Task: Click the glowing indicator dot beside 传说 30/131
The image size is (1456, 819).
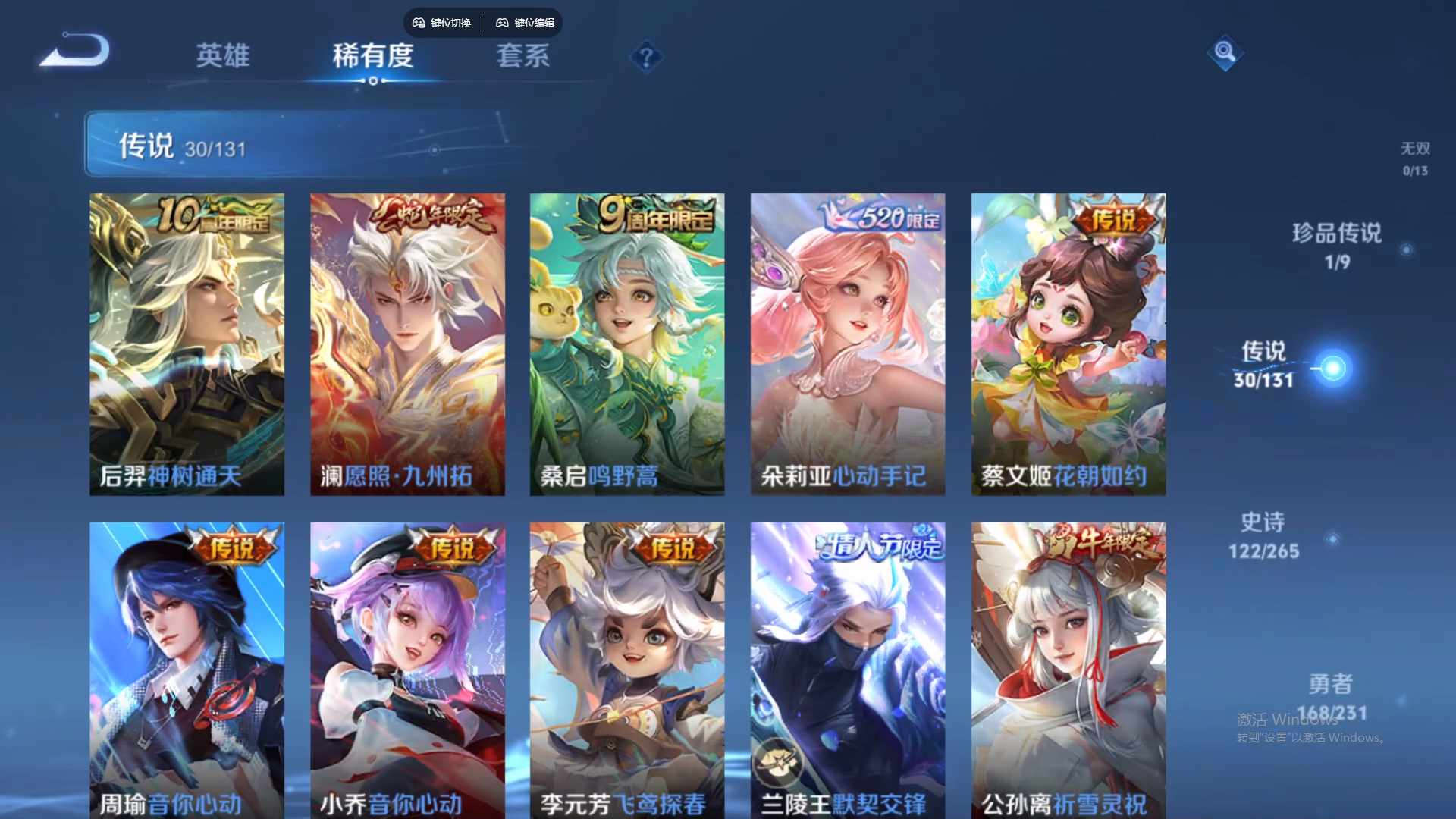Action: (x=1333, y=369)
